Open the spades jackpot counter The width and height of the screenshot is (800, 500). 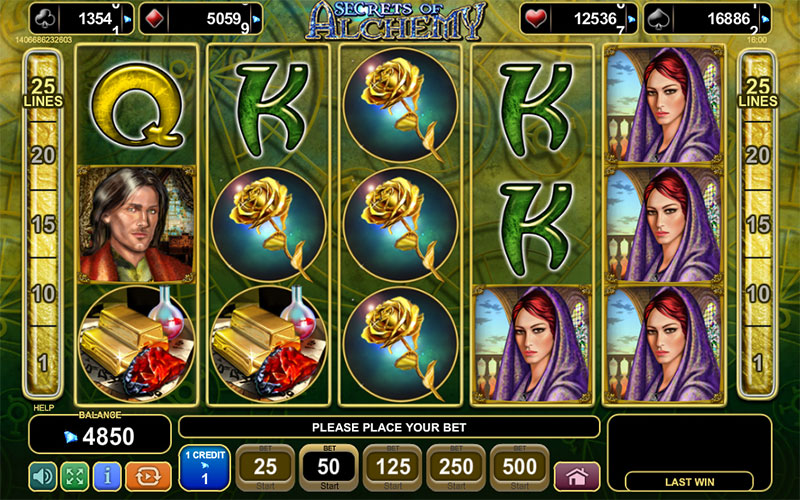pyautogui.click(x=705, y=17)
